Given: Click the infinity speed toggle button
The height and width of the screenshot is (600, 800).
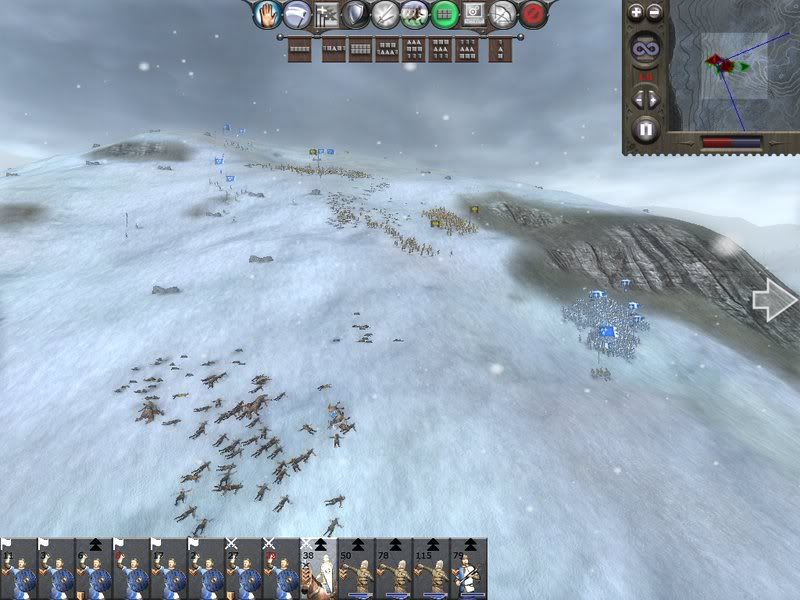Looking at the screenshot, I should click(646, 48).
